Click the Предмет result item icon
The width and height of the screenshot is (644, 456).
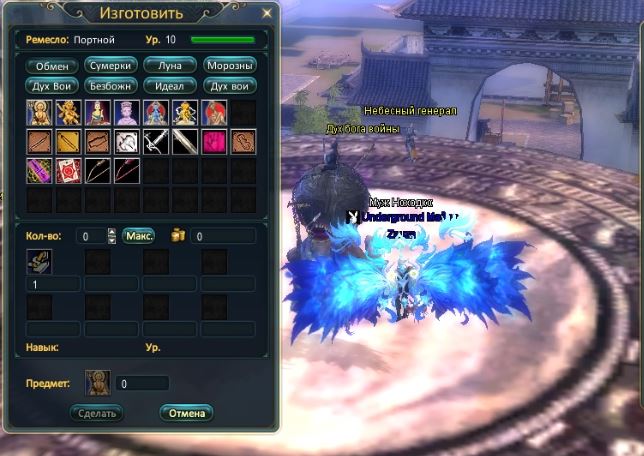97,382
